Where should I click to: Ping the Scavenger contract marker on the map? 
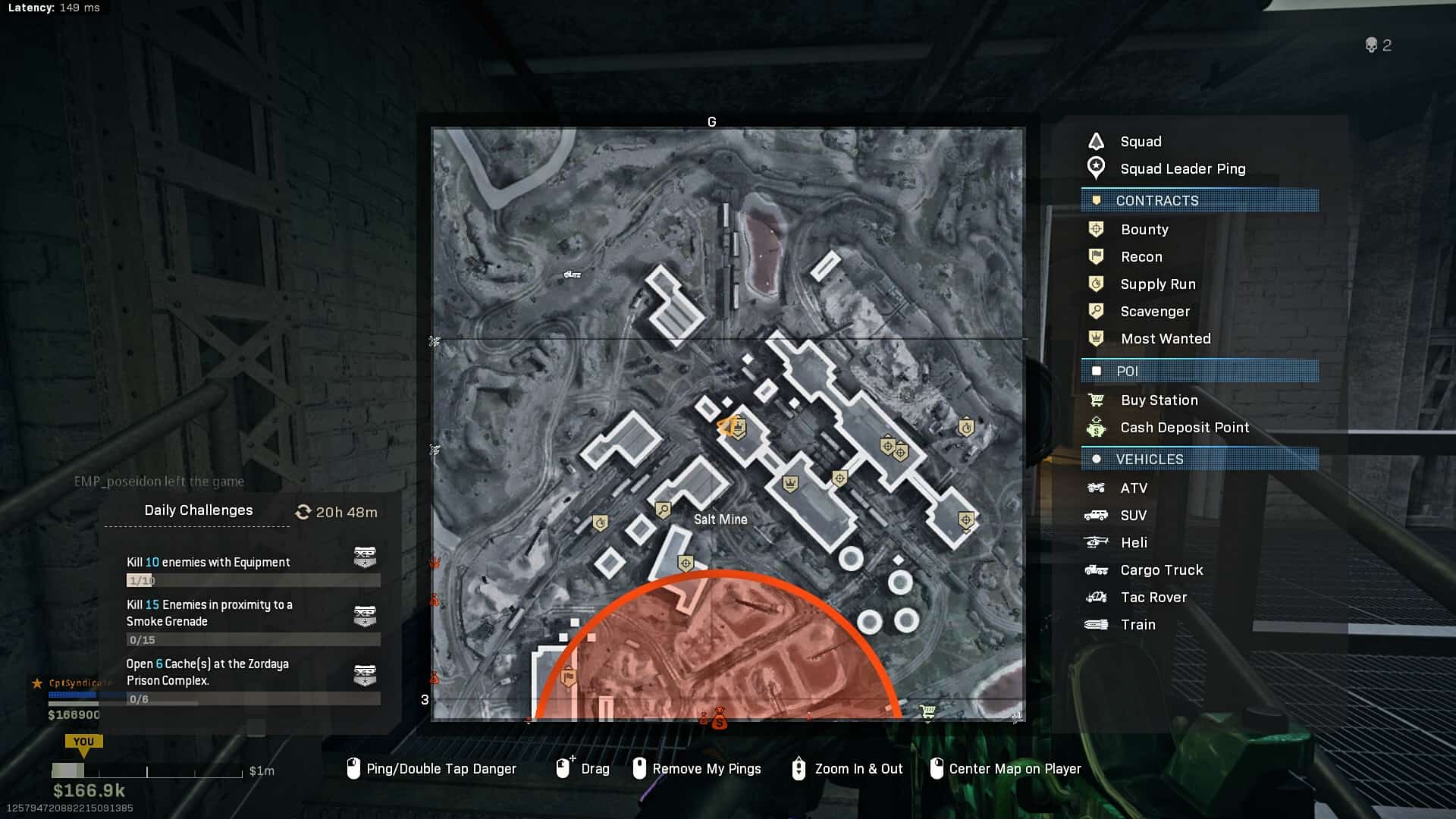(663, 510)
